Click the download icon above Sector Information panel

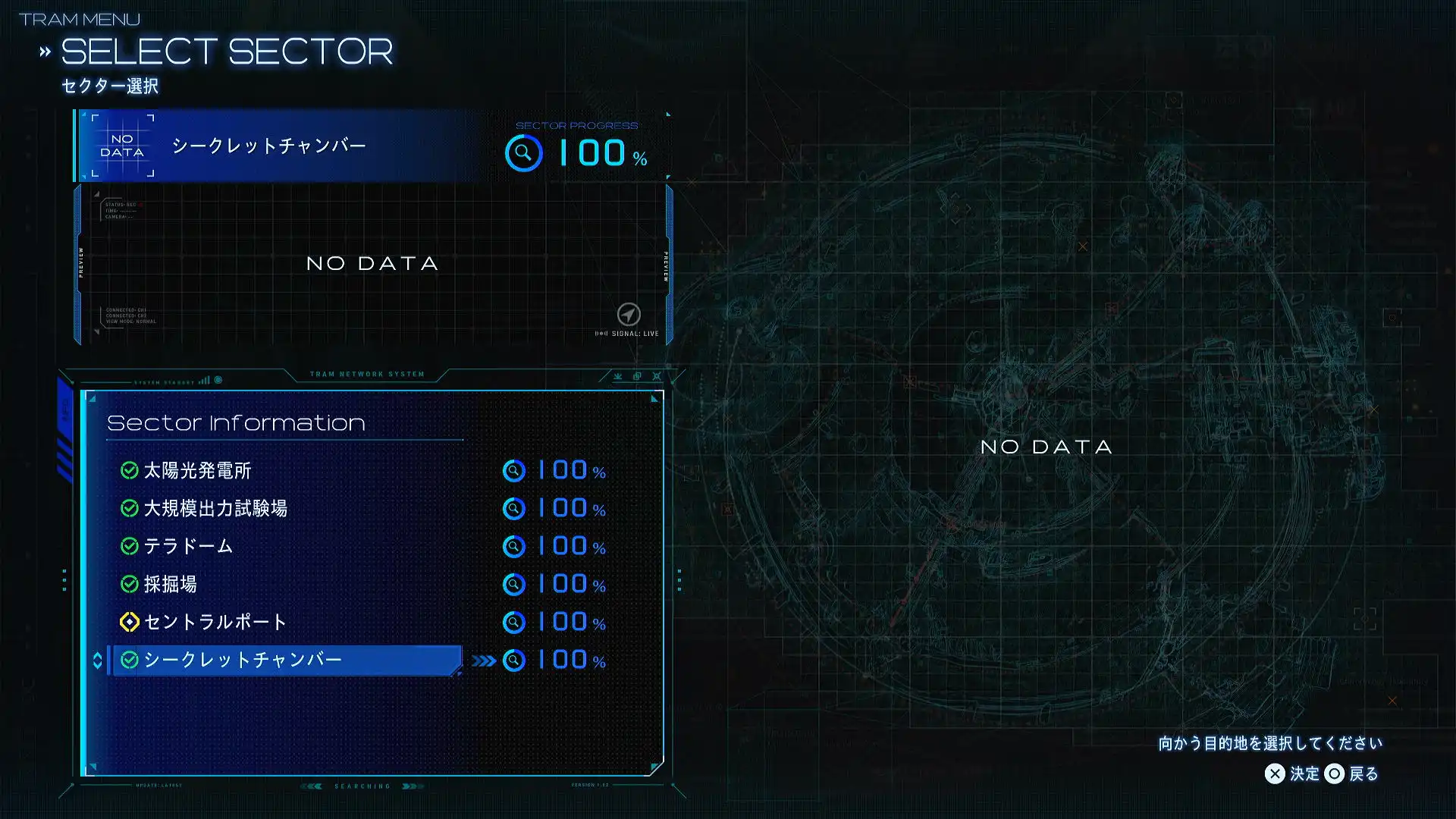[x=618, y=376]
